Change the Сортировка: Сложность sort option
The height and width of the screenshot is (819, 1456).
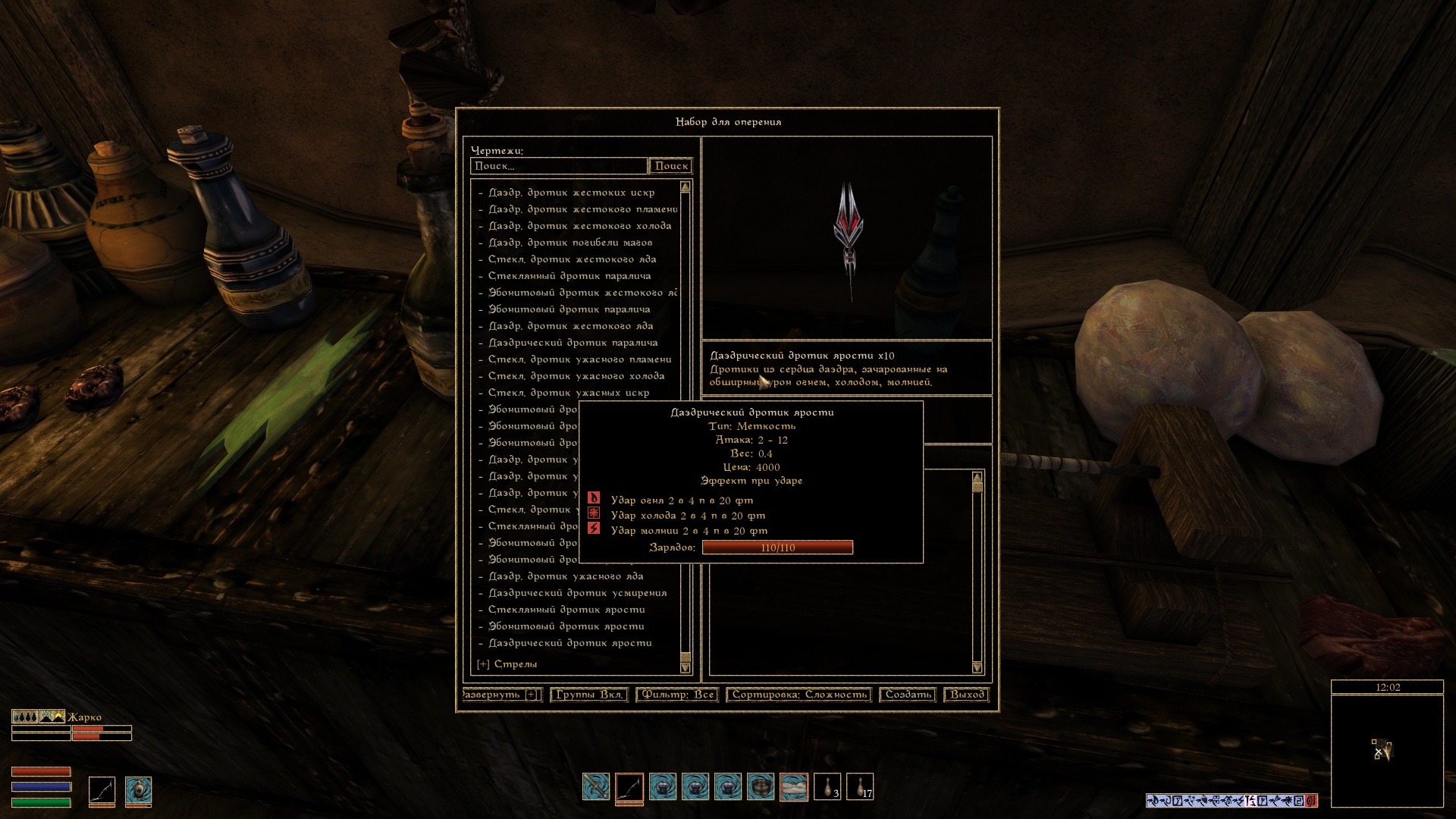(x=799, y=695)
